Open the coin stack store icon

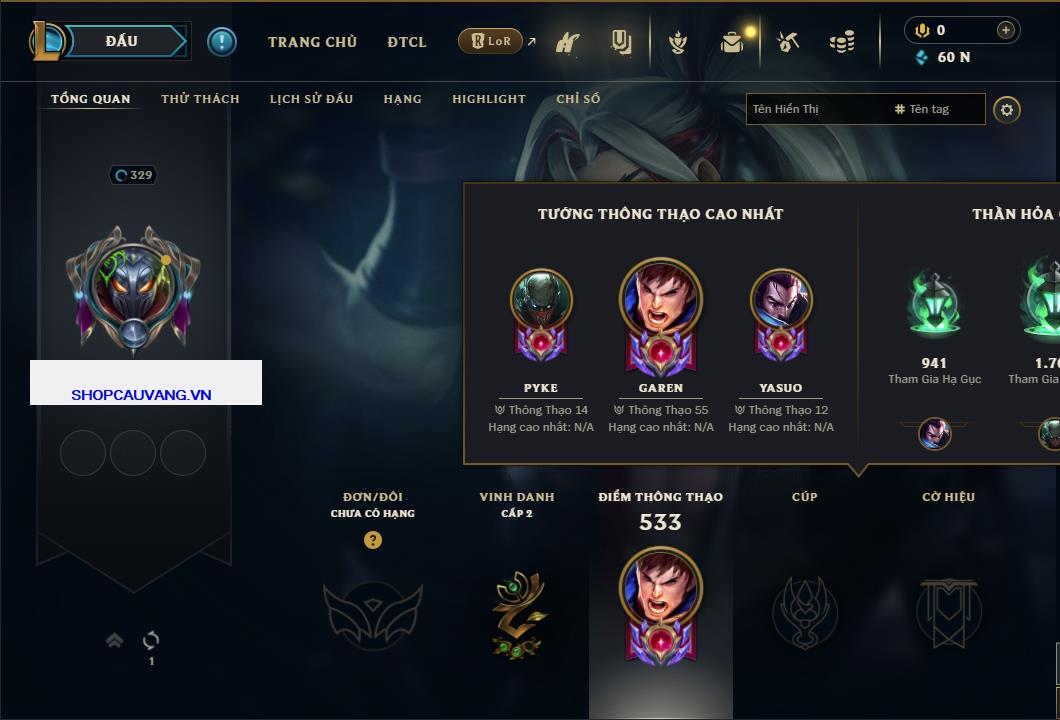pyautogui.click(x=842, y=42)
